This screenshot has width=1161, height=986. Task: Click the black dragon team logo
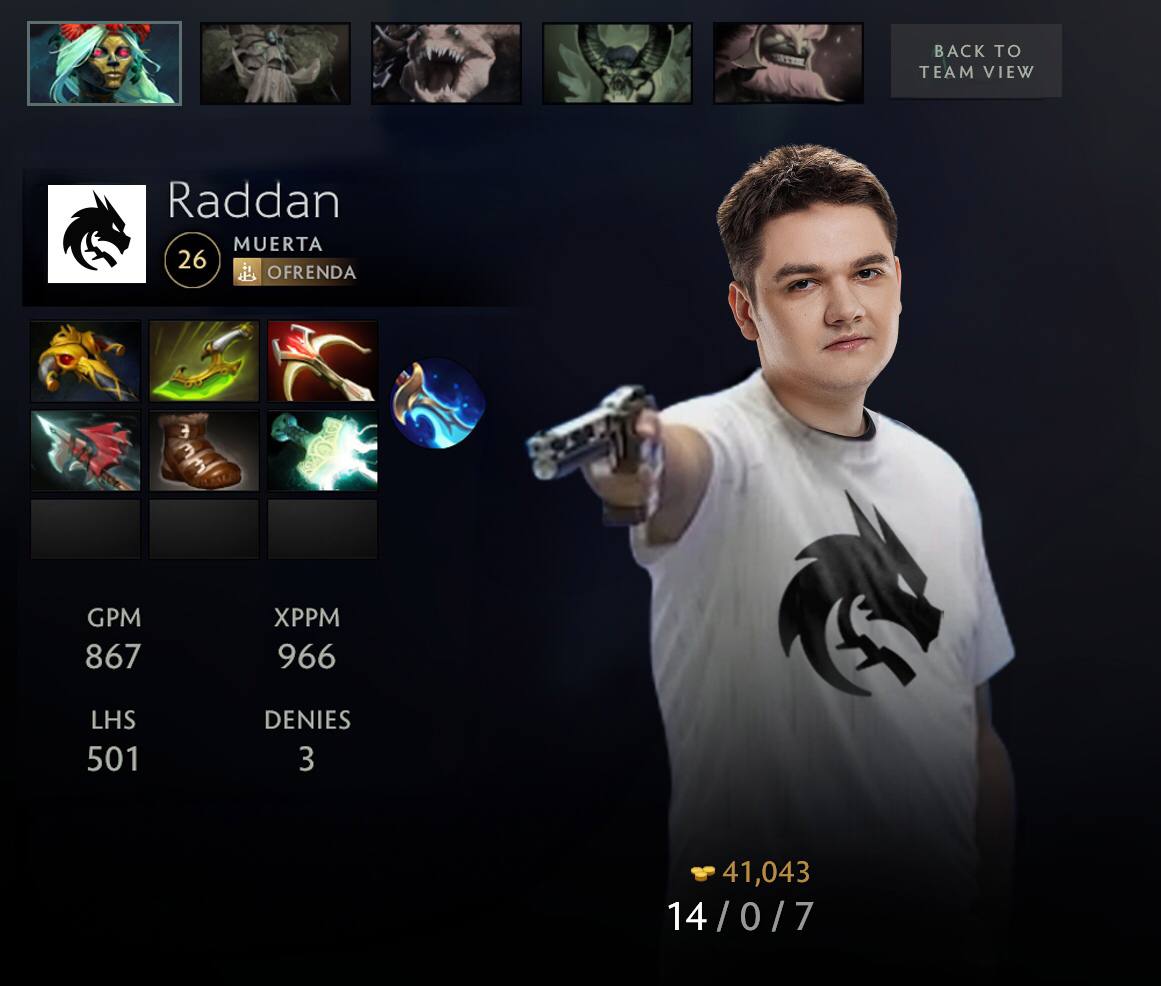97,234
